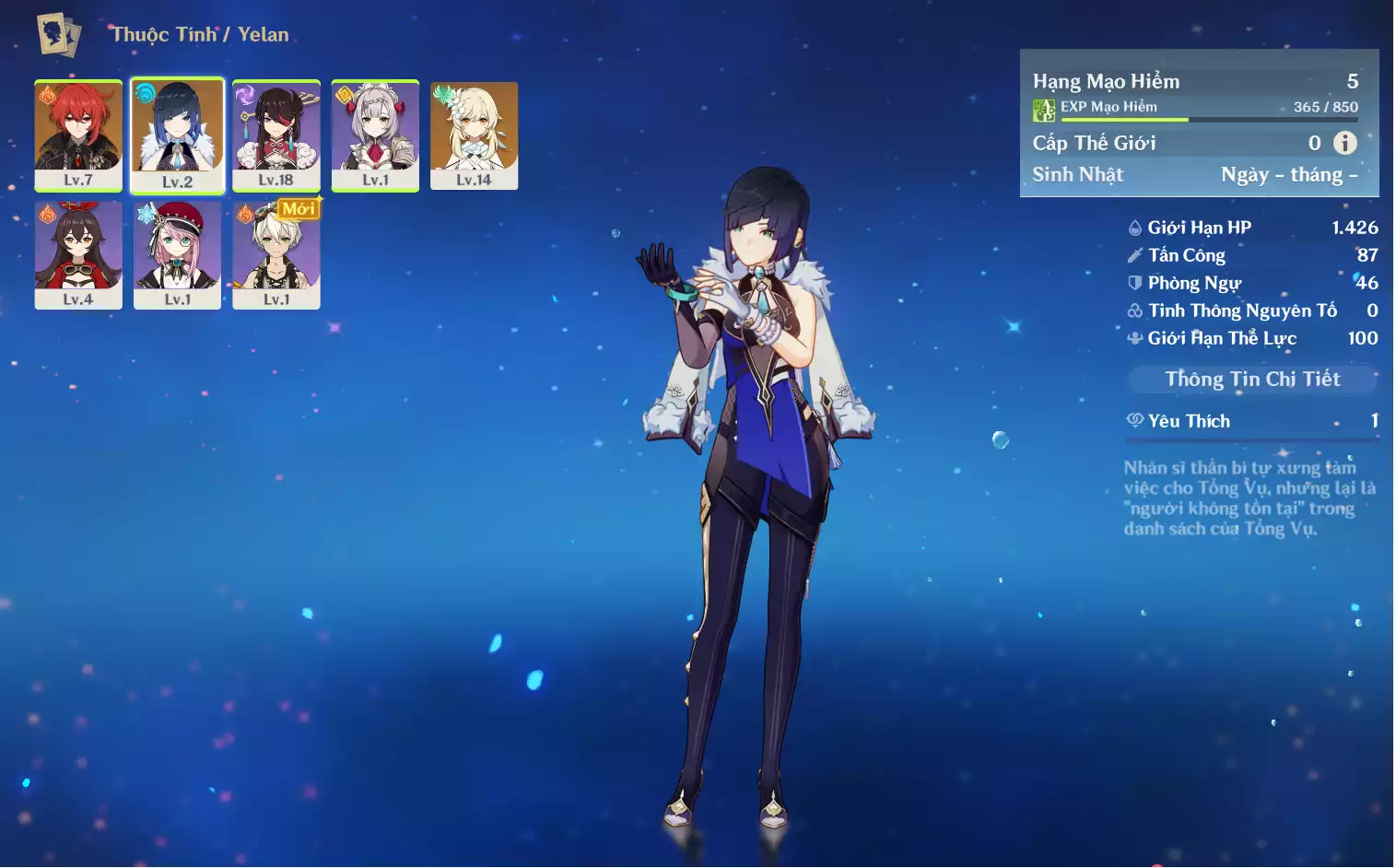Select Diluc's Lv.7 character portrait
Image resolution: width=1396 pixels, height=868 pixels.
[78, 135]
